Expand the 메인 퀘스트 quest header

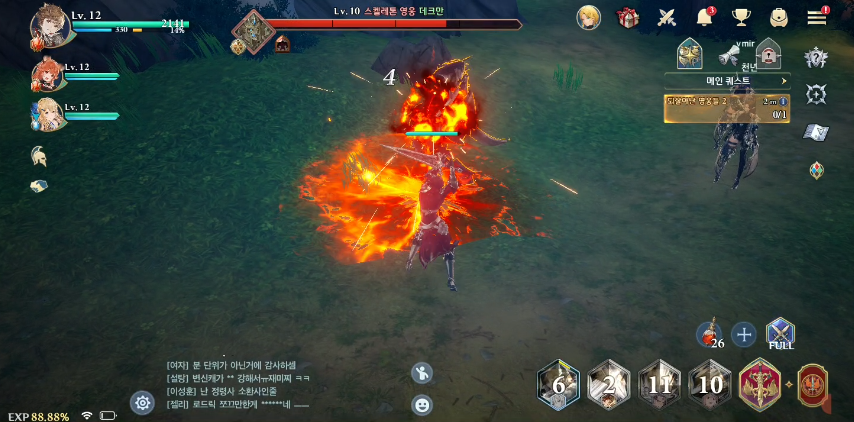[727, 81]
